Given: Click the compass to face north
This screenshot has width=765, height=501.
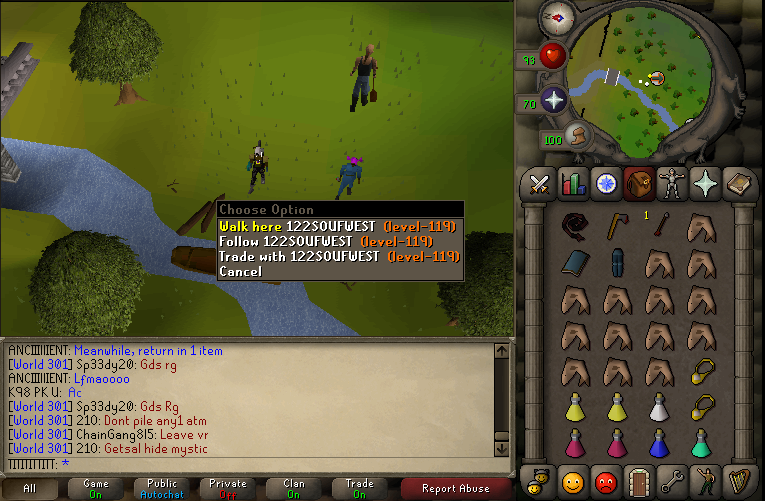Looking at the screenshot, I should pyautogui.click(x=553, y=17).
